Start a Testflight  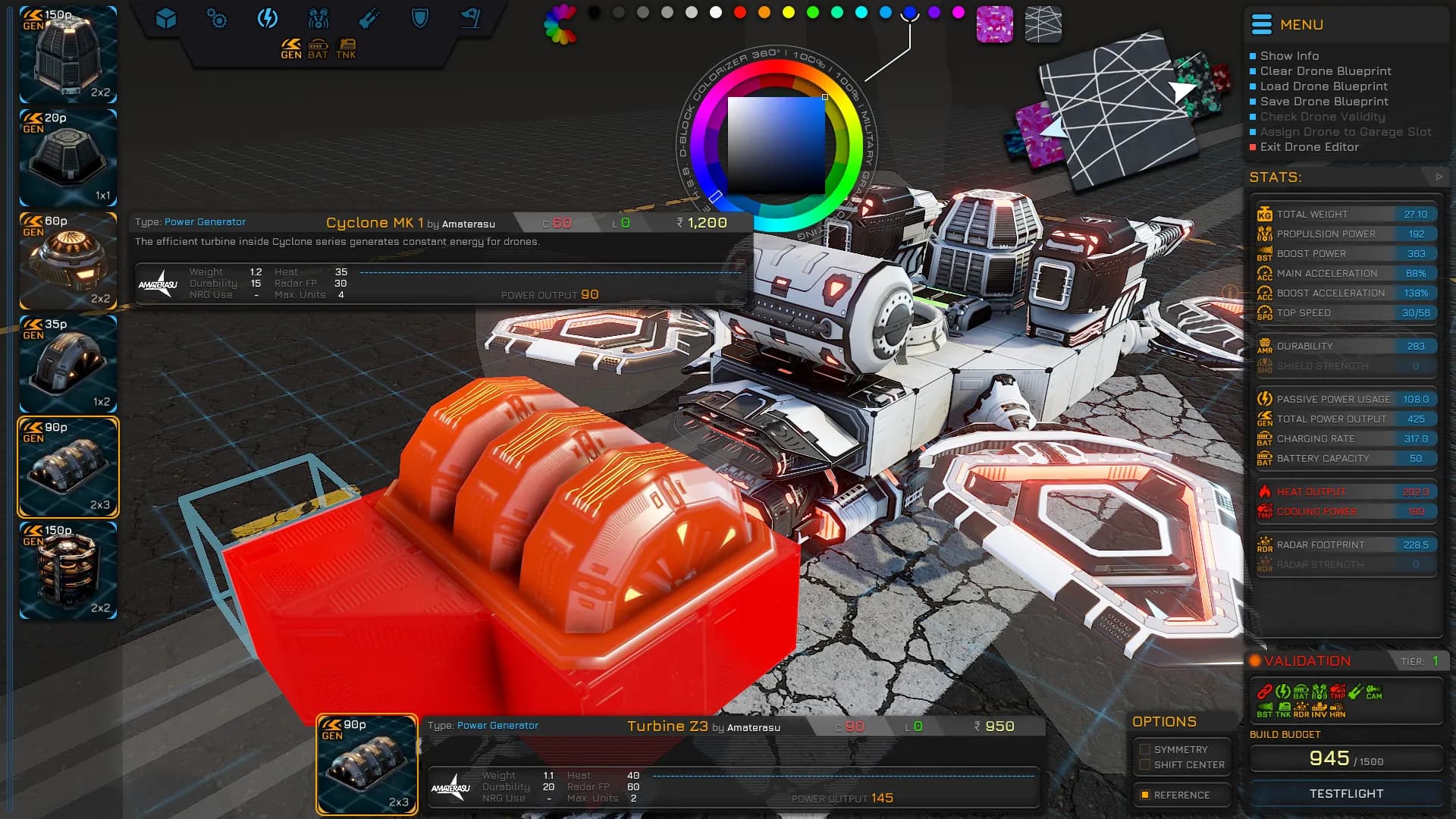tap(1346, 793)
